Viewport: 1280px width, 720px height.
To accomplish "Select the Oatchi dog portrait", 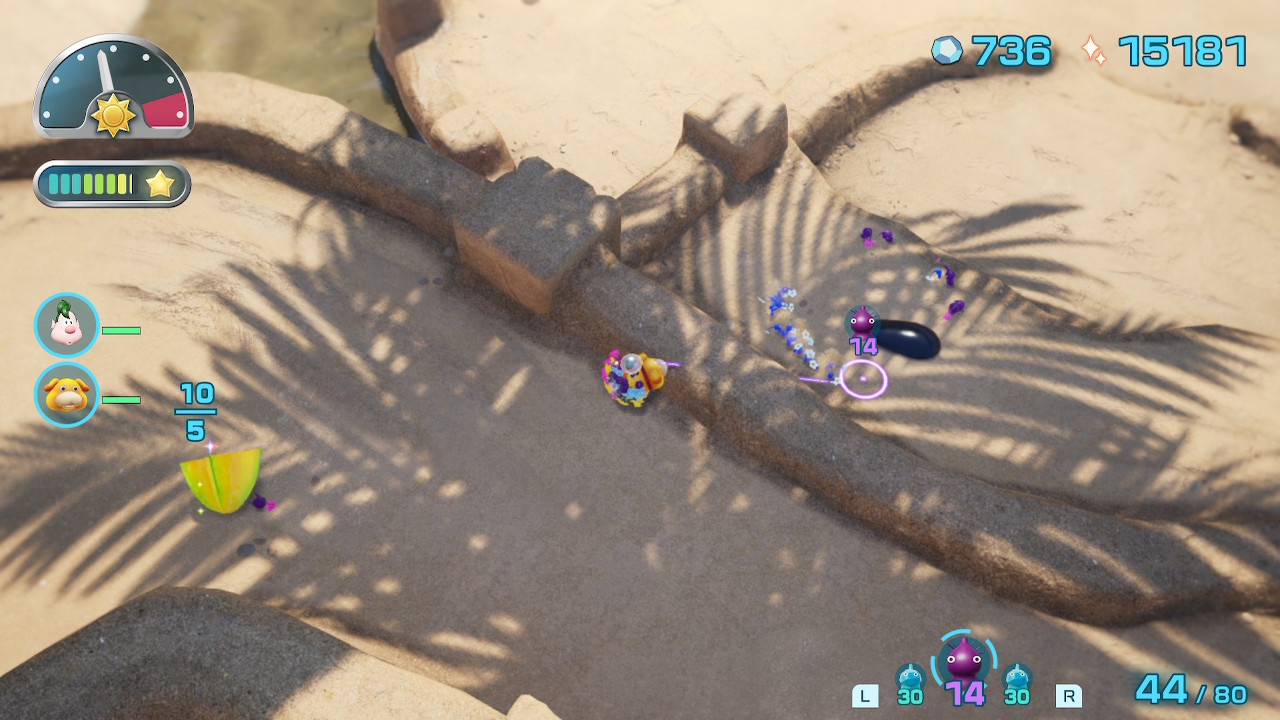I will pos(67,395).
